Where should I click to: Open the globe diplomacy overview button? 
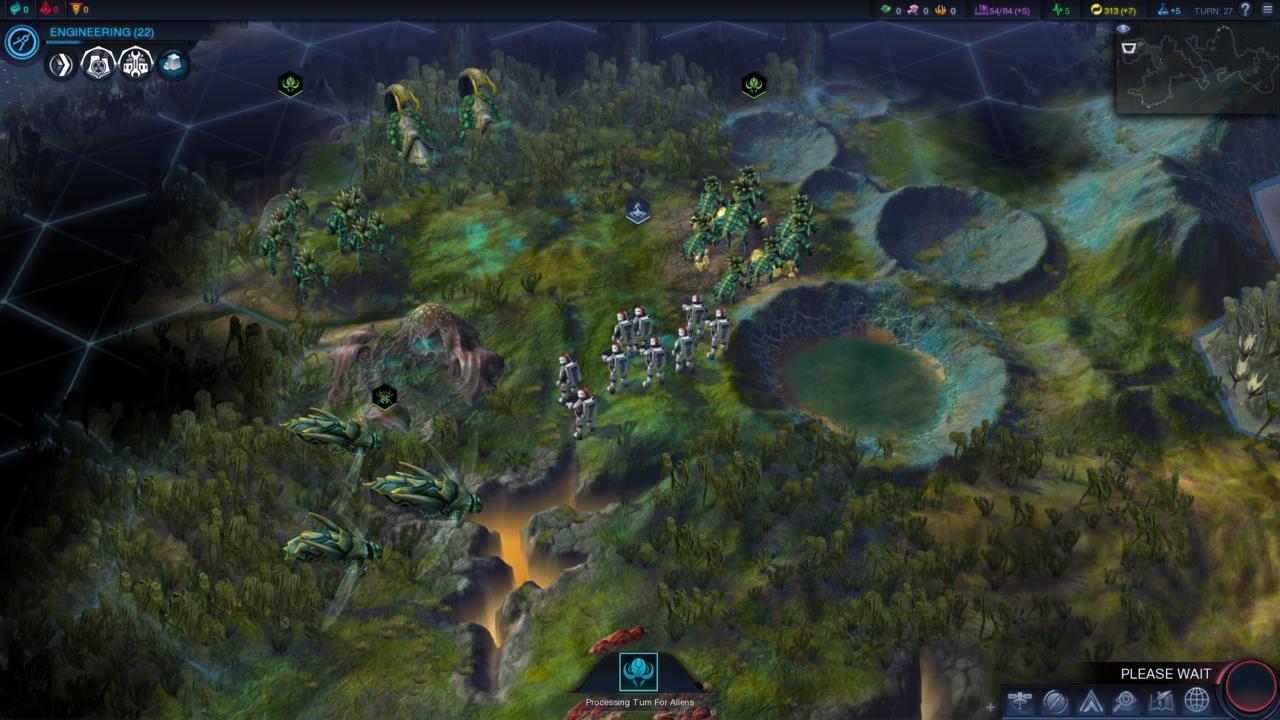(1196, 701)
